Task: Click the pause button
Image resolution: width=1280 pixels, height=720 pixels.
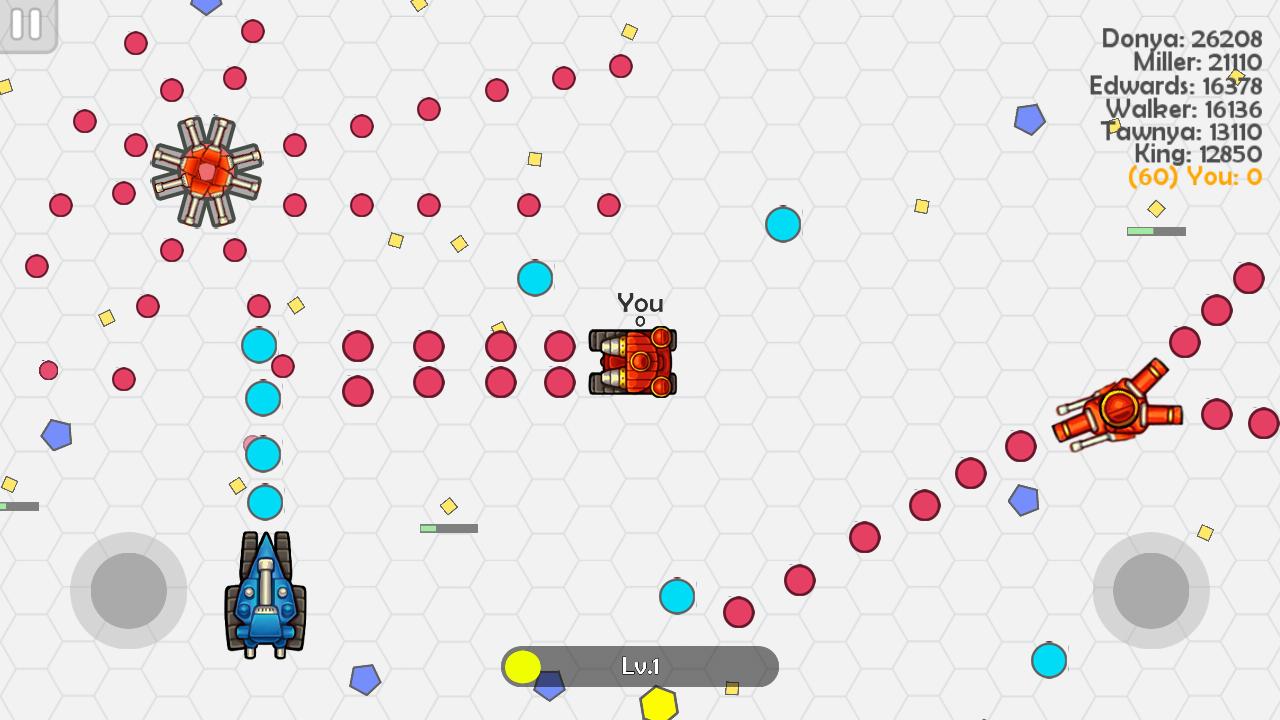Action: 27,25
